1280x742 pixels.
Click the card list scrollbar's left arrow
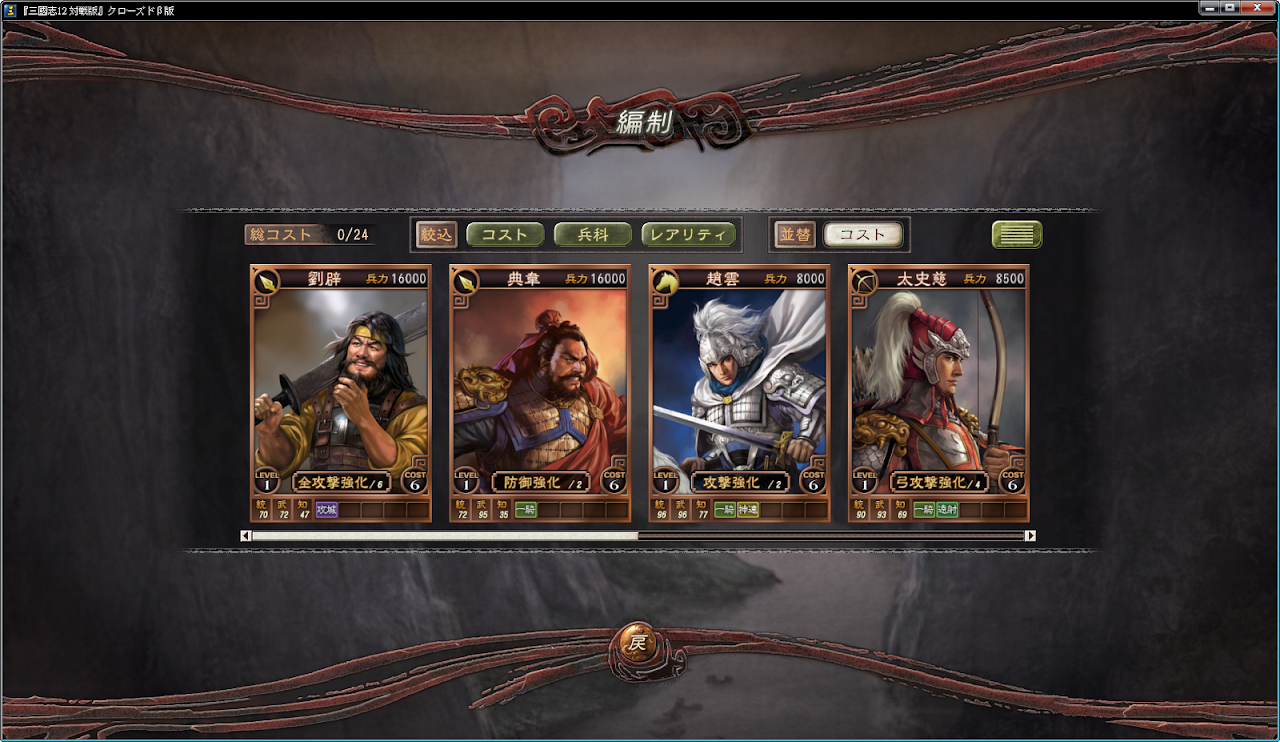(246, 536)
